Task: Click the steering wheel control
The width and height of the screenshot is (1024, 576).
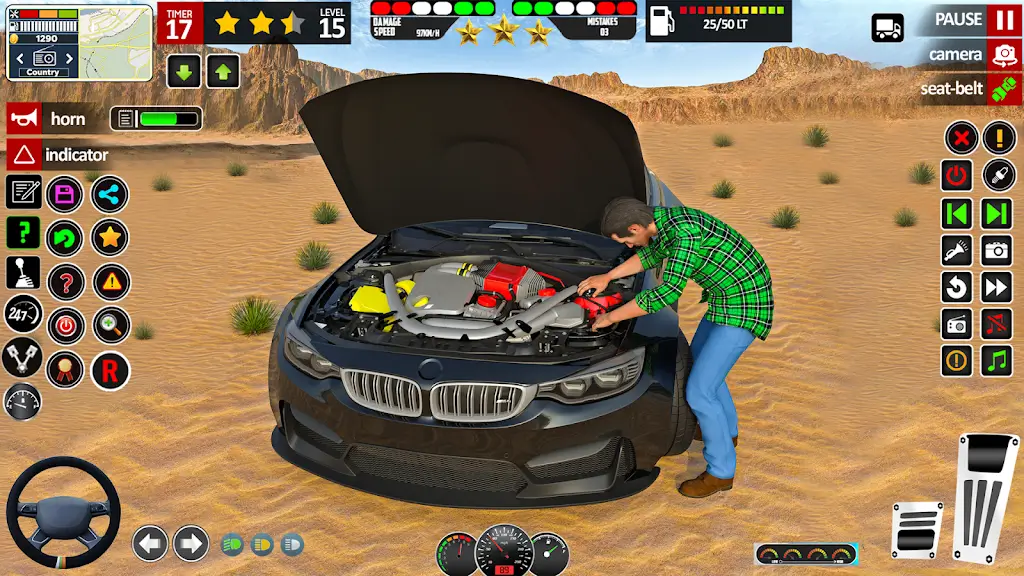Action: click(63, 513)
